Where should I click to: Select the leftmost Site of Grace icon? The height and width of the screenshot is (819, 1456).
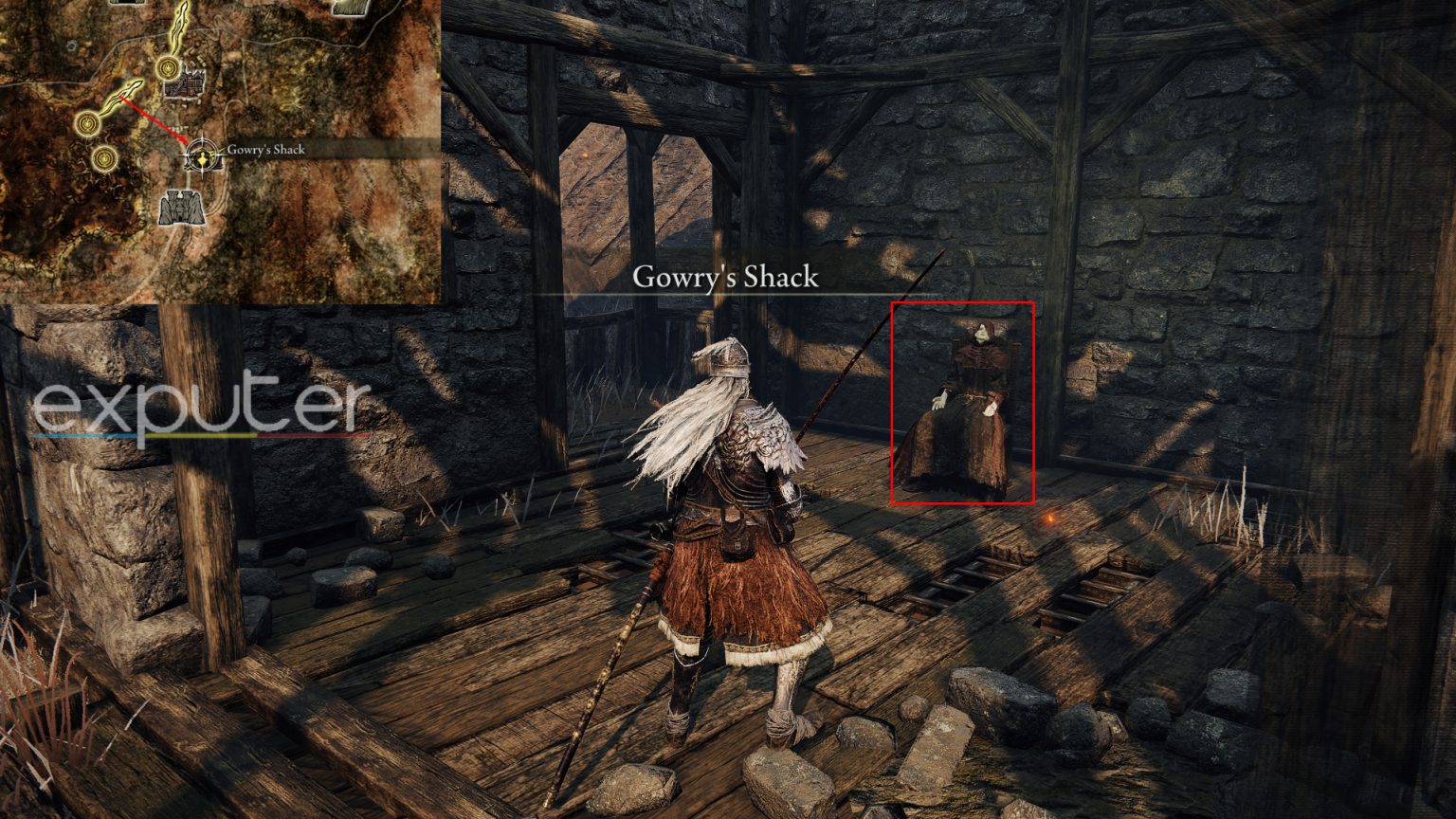tap(85, 124)
